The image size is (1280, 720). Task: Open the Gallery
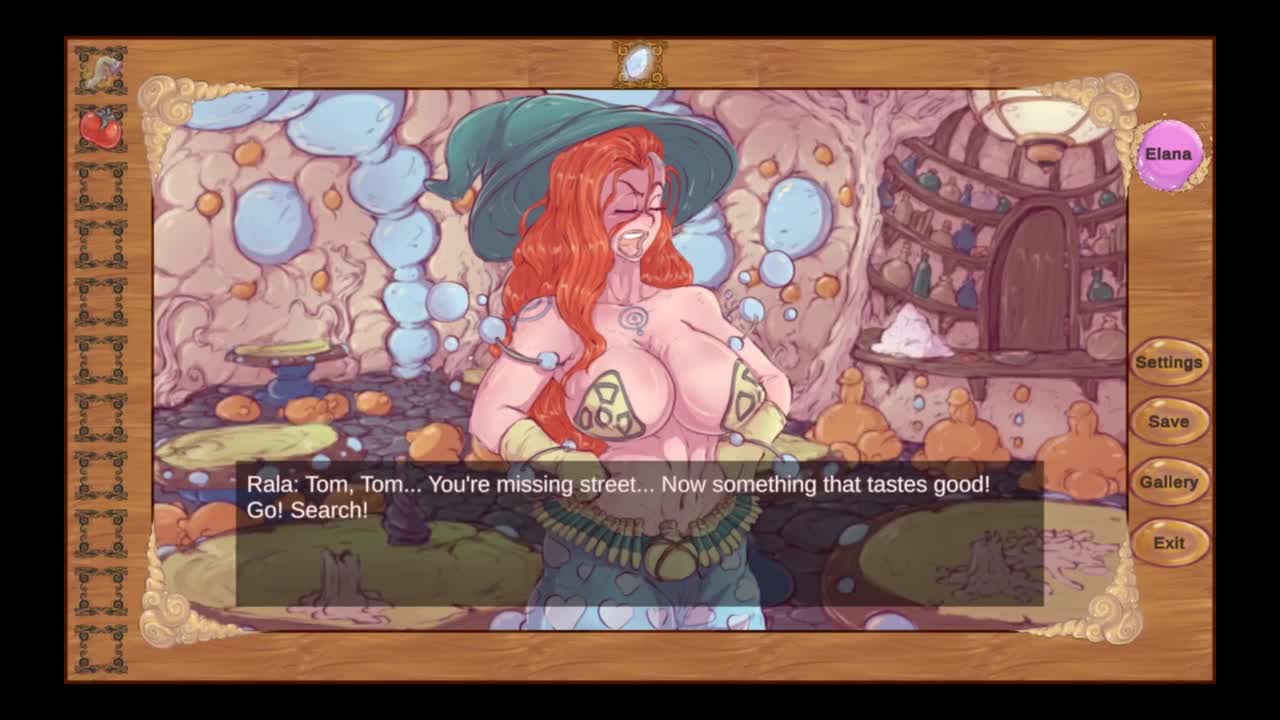(x=1168, y=482)
